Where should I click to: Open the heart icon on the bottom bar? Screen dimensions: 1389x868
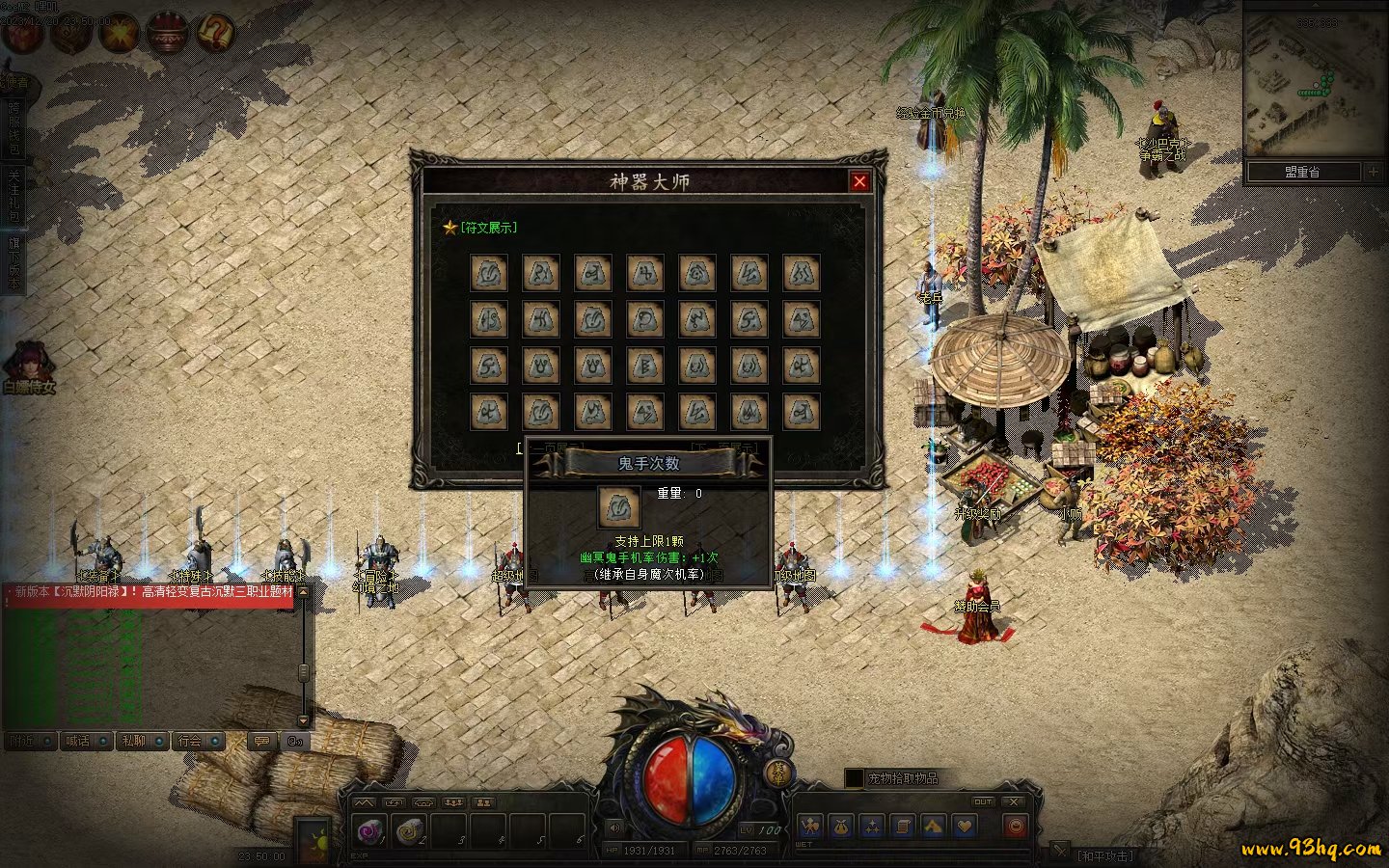click(x=965, y=827)
